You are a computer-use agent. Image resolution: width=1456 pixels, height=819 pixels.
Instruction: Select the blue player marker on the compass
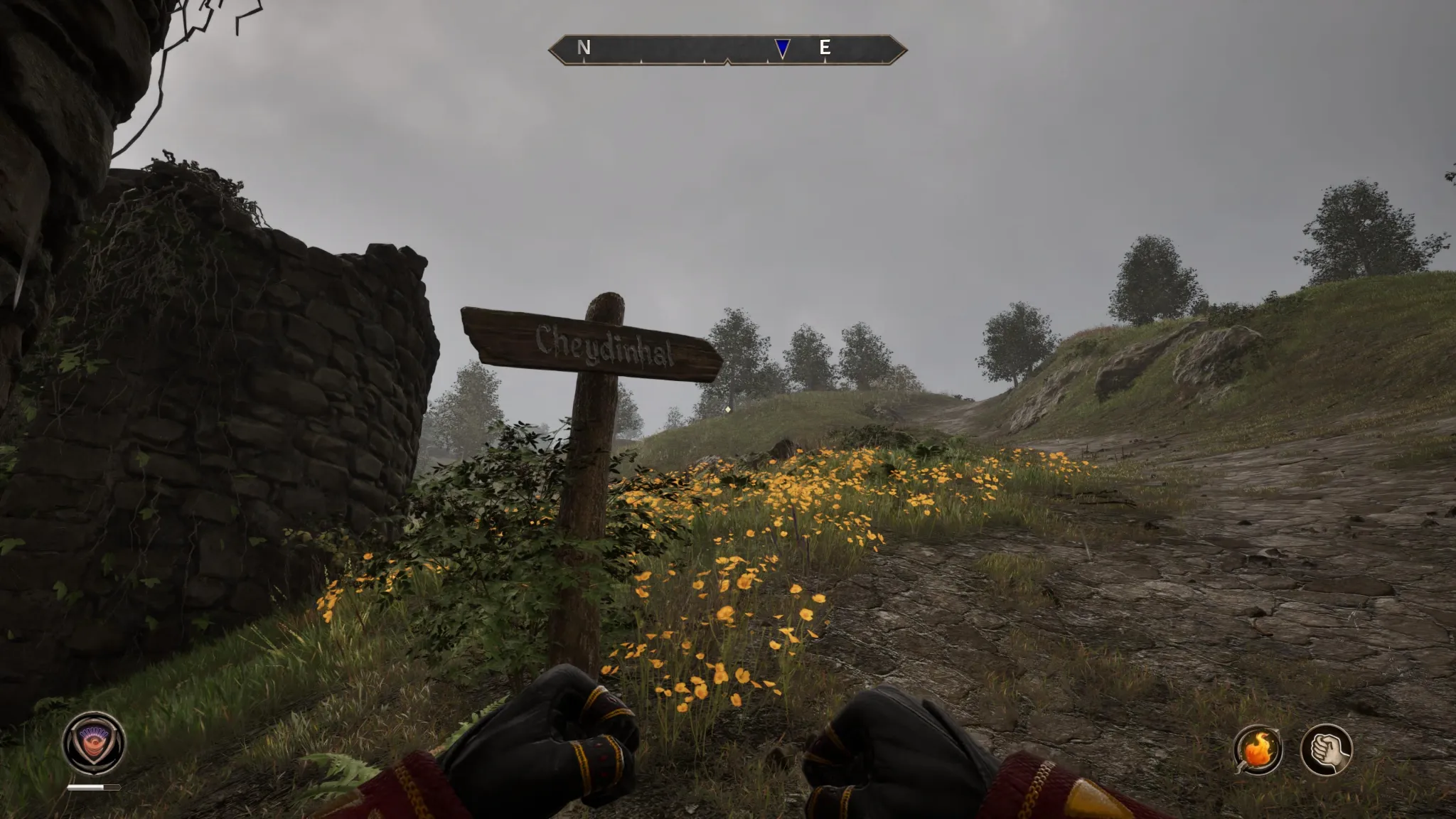coord(782,48)
